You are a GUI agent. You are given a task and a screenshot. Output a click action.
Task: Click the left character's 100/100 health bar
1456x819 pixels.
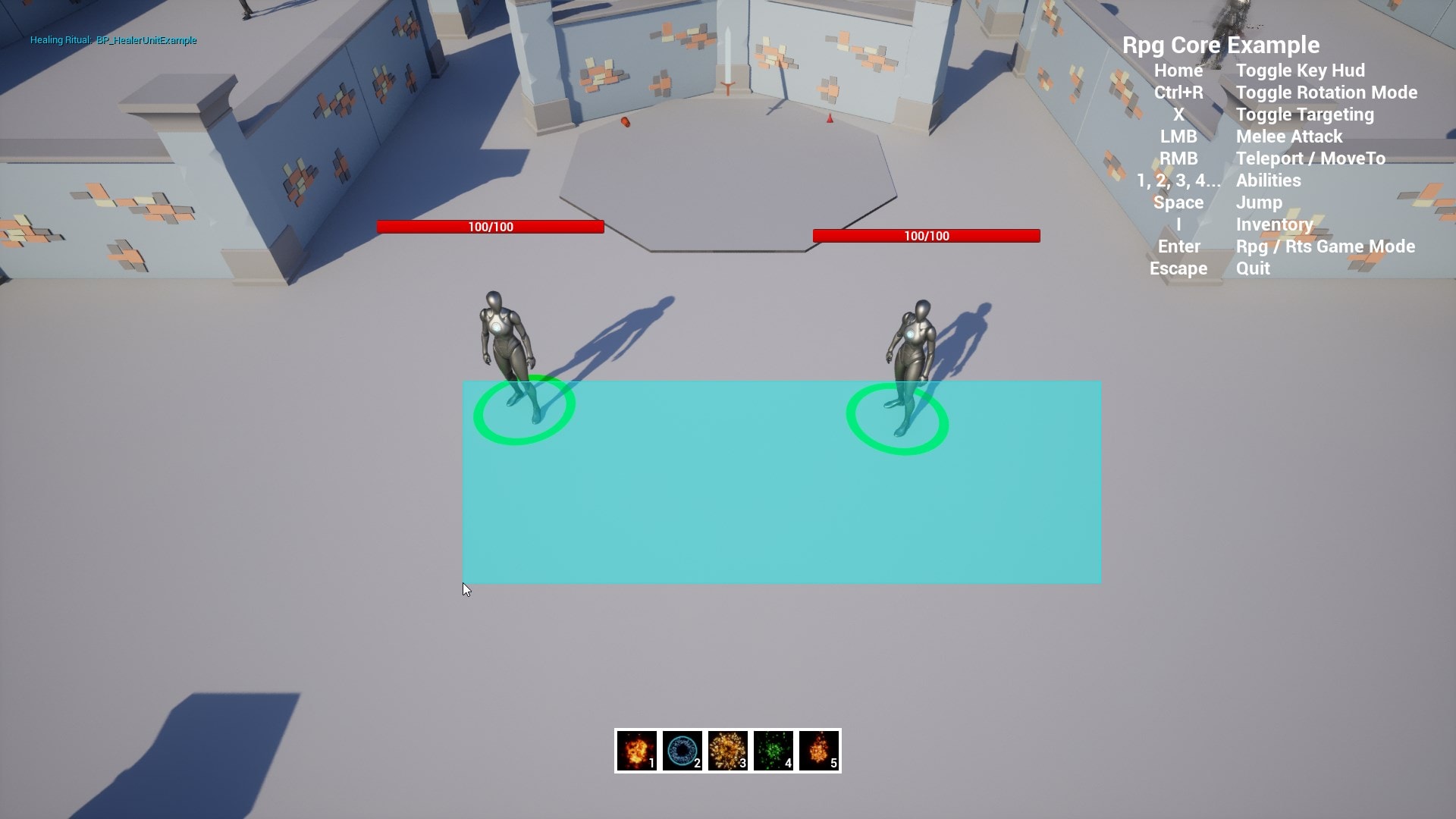click(489, 225)
